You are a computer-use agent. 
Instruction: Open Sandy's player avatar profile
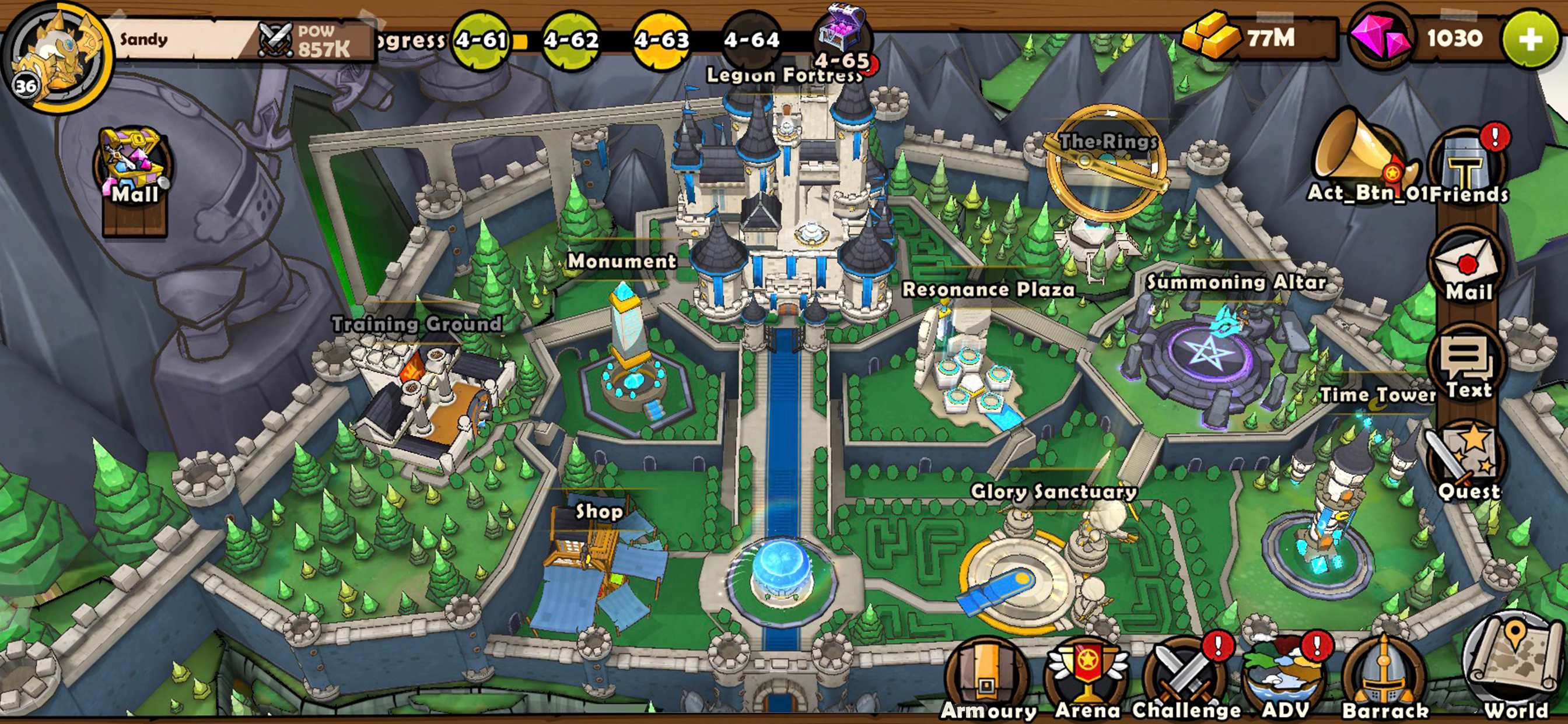(x=57, y=57)
